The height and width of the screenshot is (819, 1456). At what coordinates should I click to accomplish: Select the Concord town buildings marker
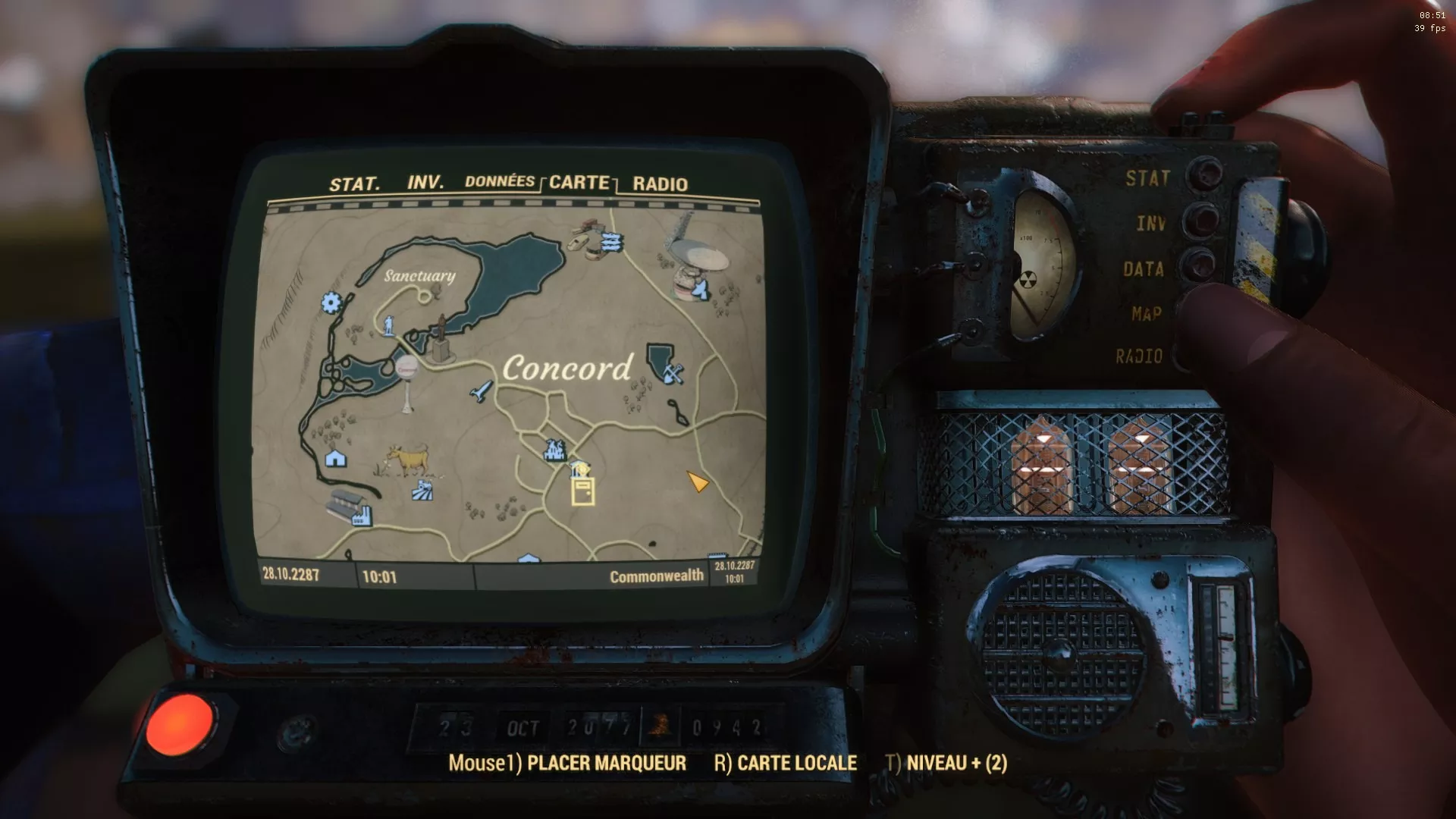pos(555,450)
